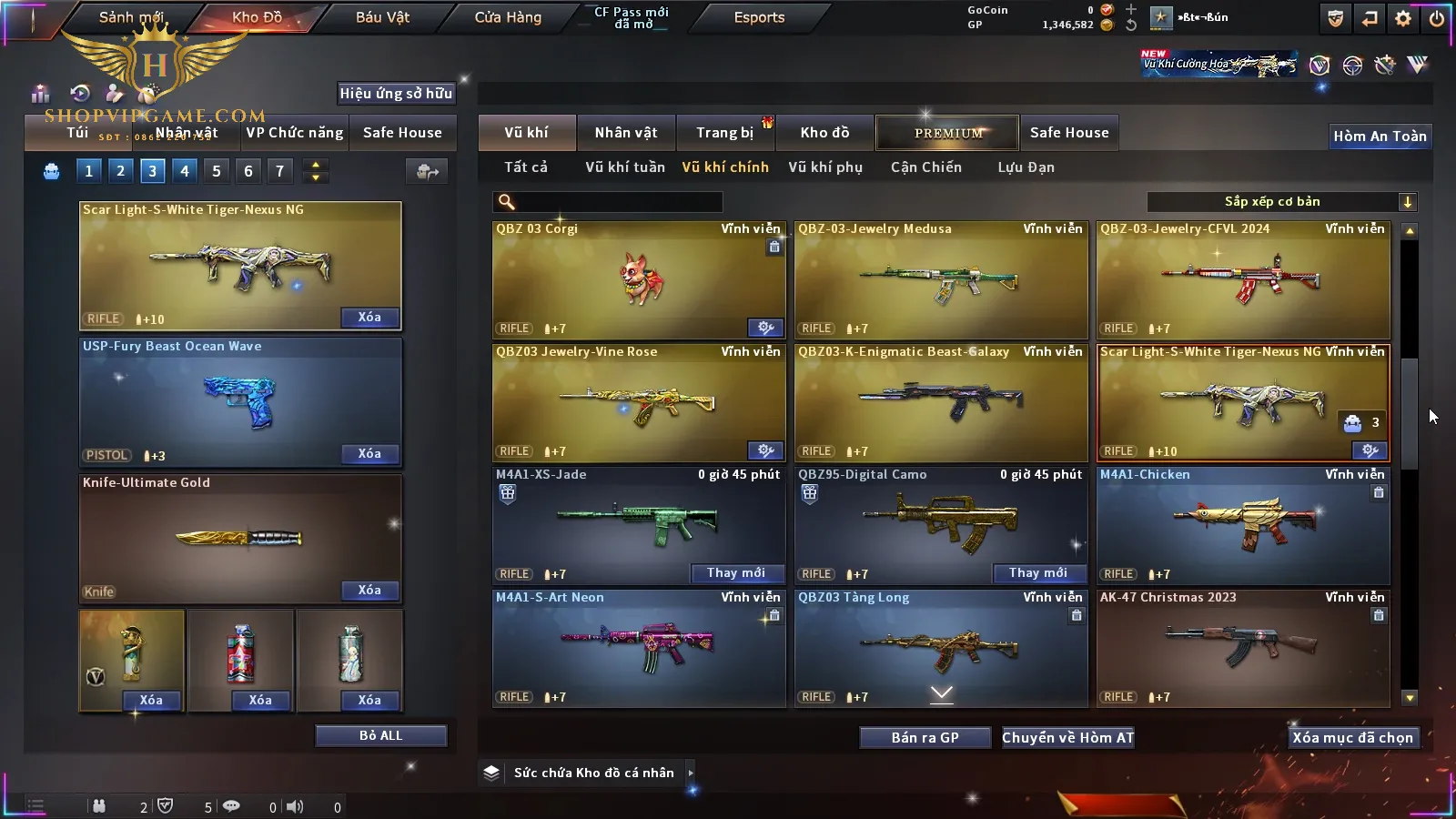
Task: Choose bag preset number 5
Action: (217, 170)
